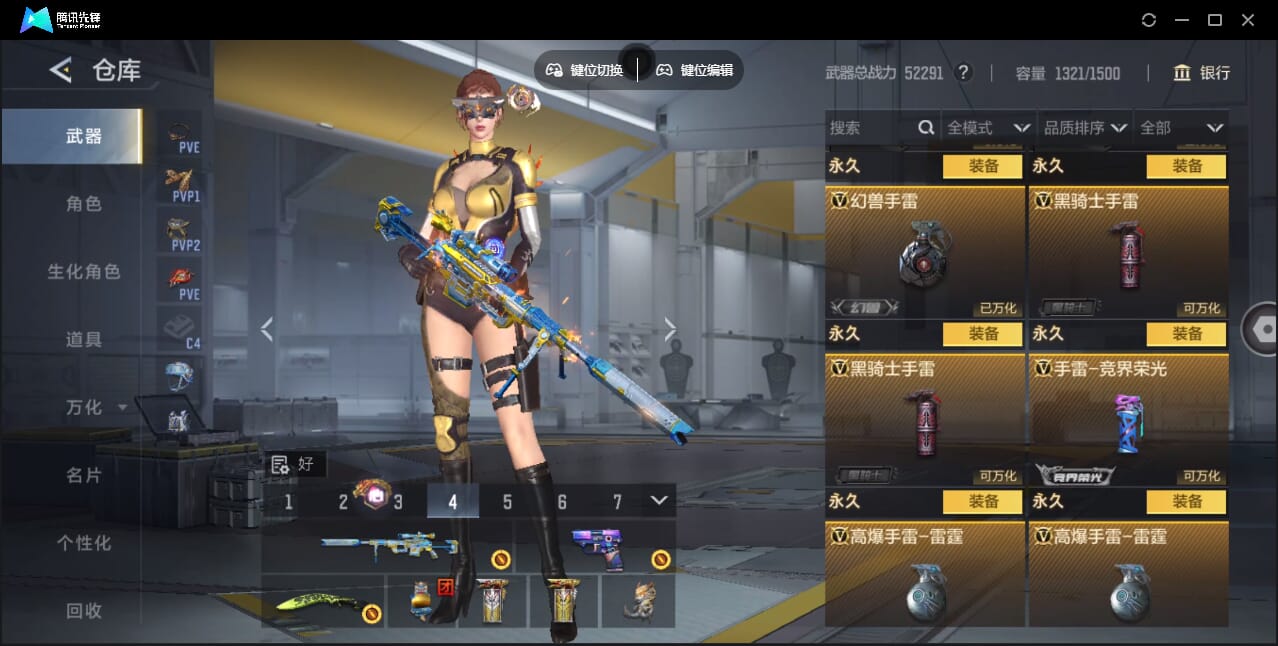Maximize the emulator window

[1215, 20]
